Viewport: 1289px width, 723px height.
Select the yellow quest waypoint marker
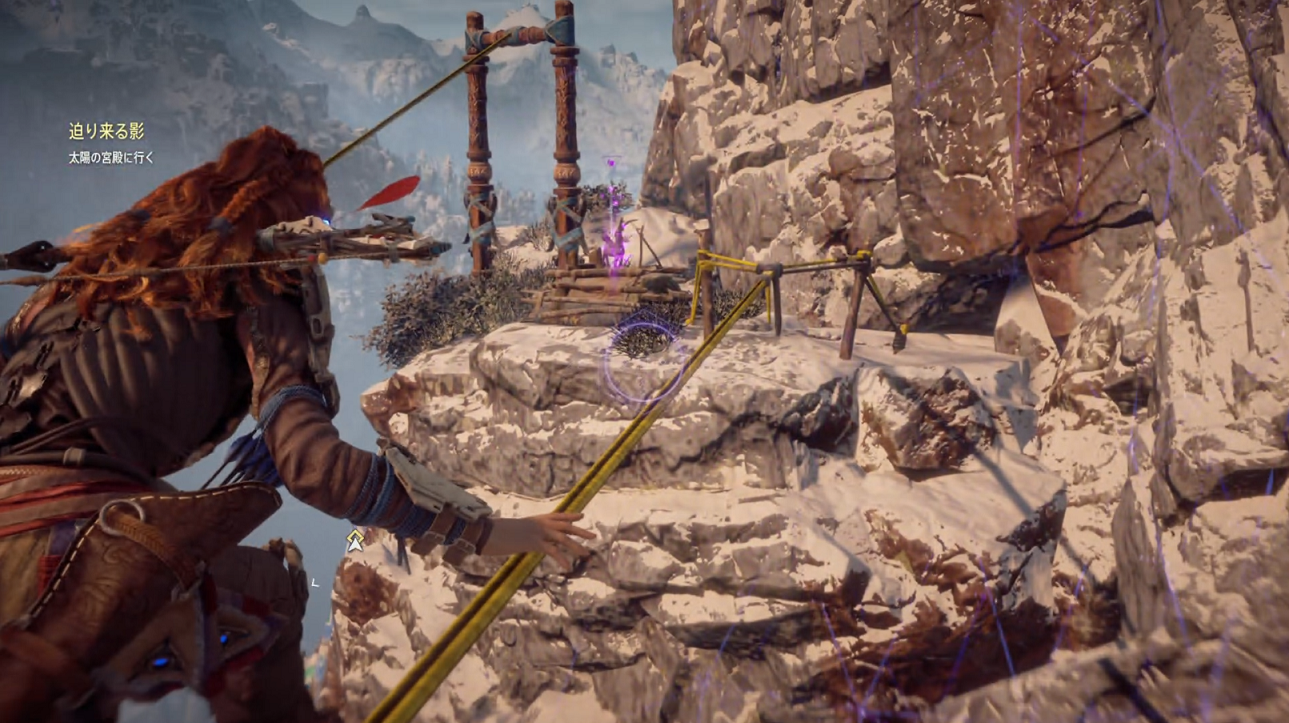tap(354, 541)
